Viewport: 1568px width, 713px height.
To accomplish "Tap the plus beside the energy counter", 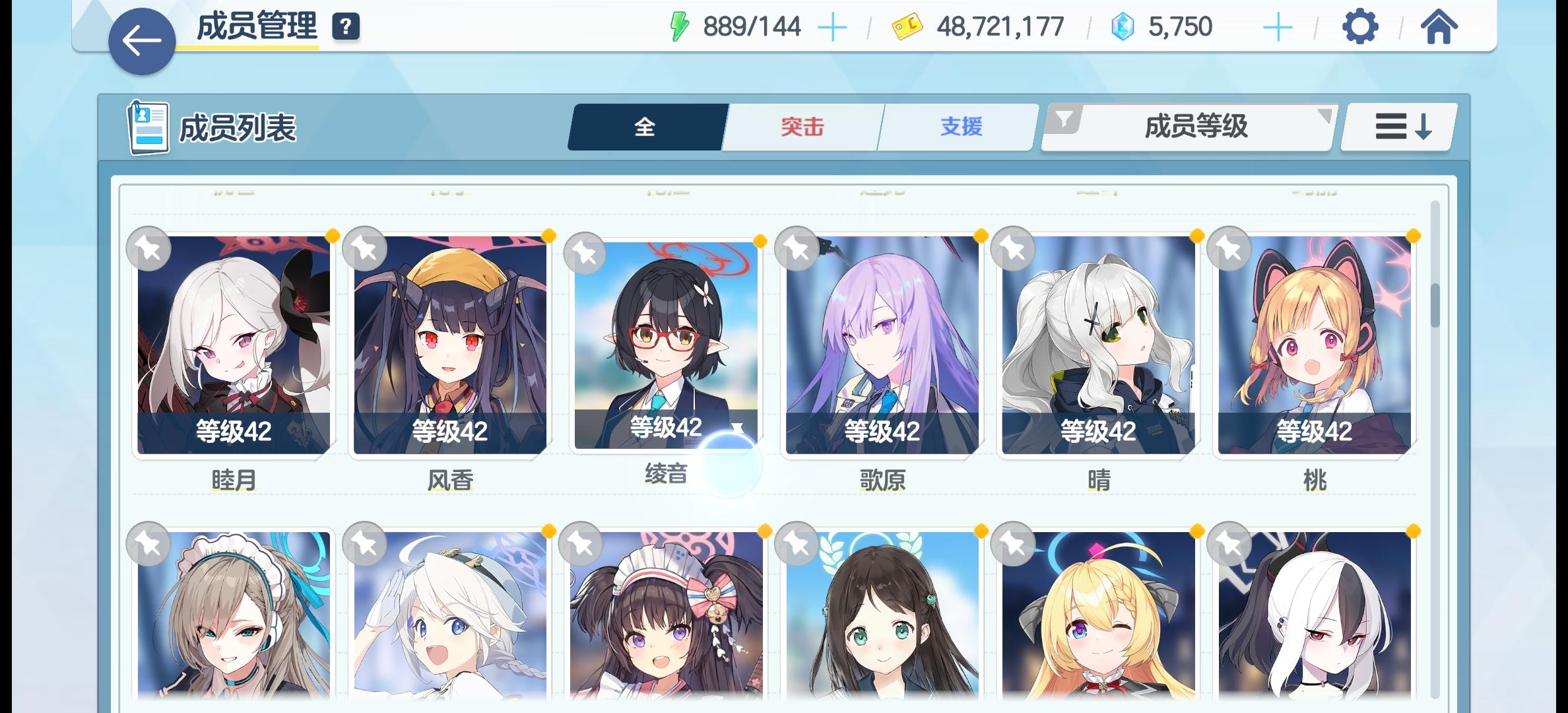I will pos(833,27).
